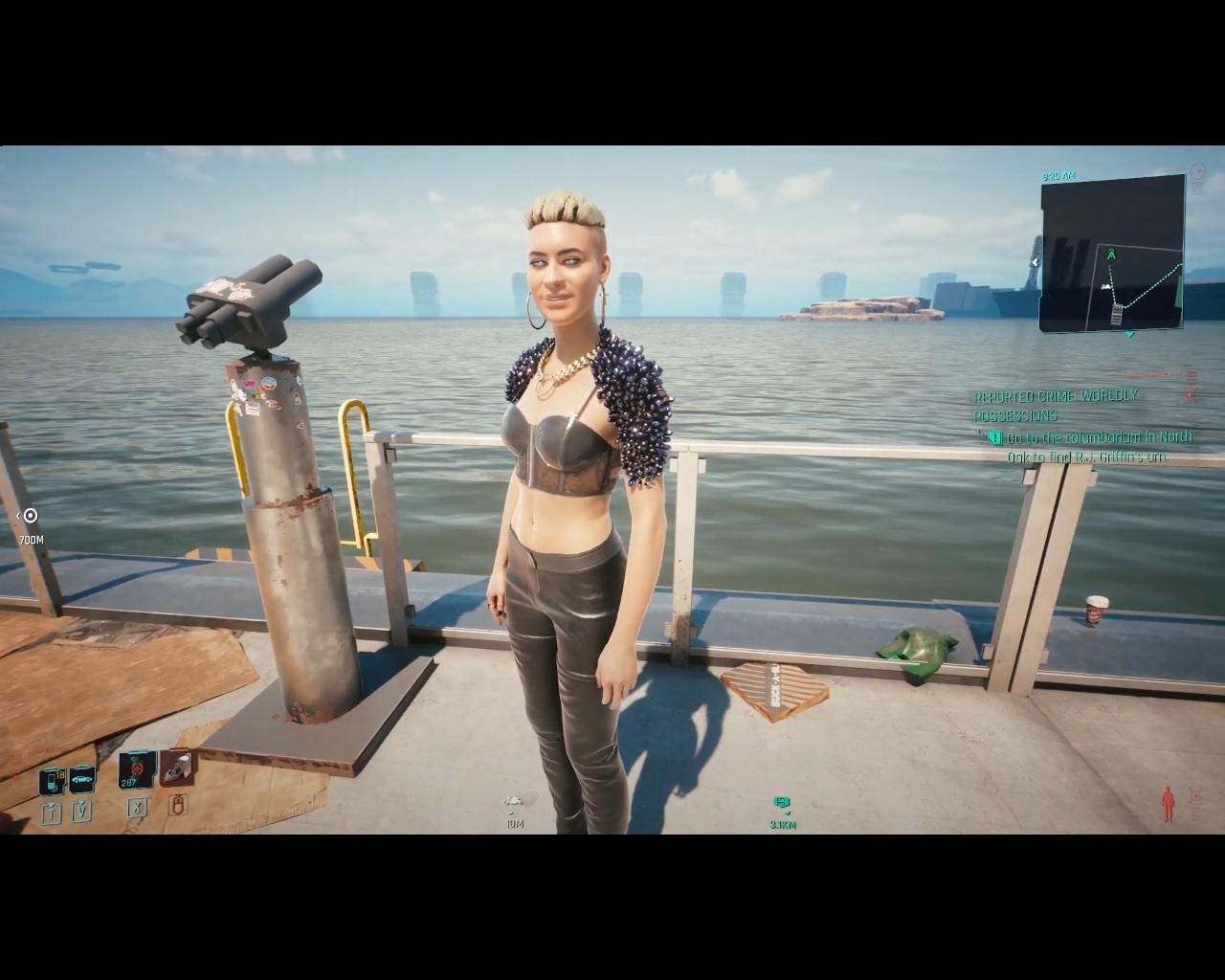The width and height of the screenshot is (1225, 980).
Task: Select the healing inhaler consumable slot
Action: (138, 769)
